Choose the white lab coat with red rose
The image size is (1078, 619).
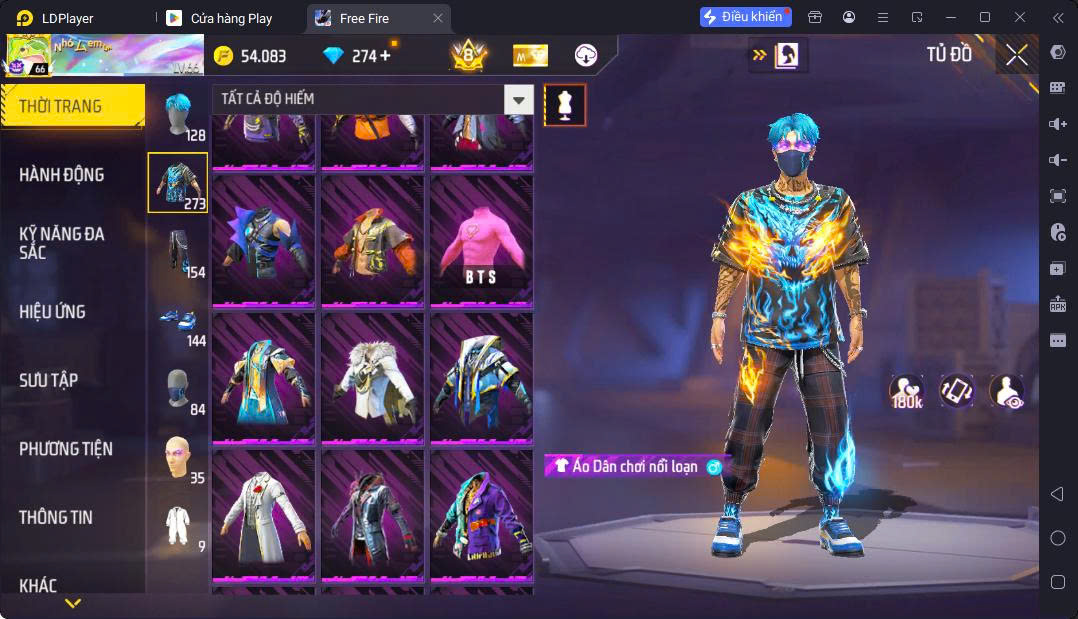pos(264,515)
